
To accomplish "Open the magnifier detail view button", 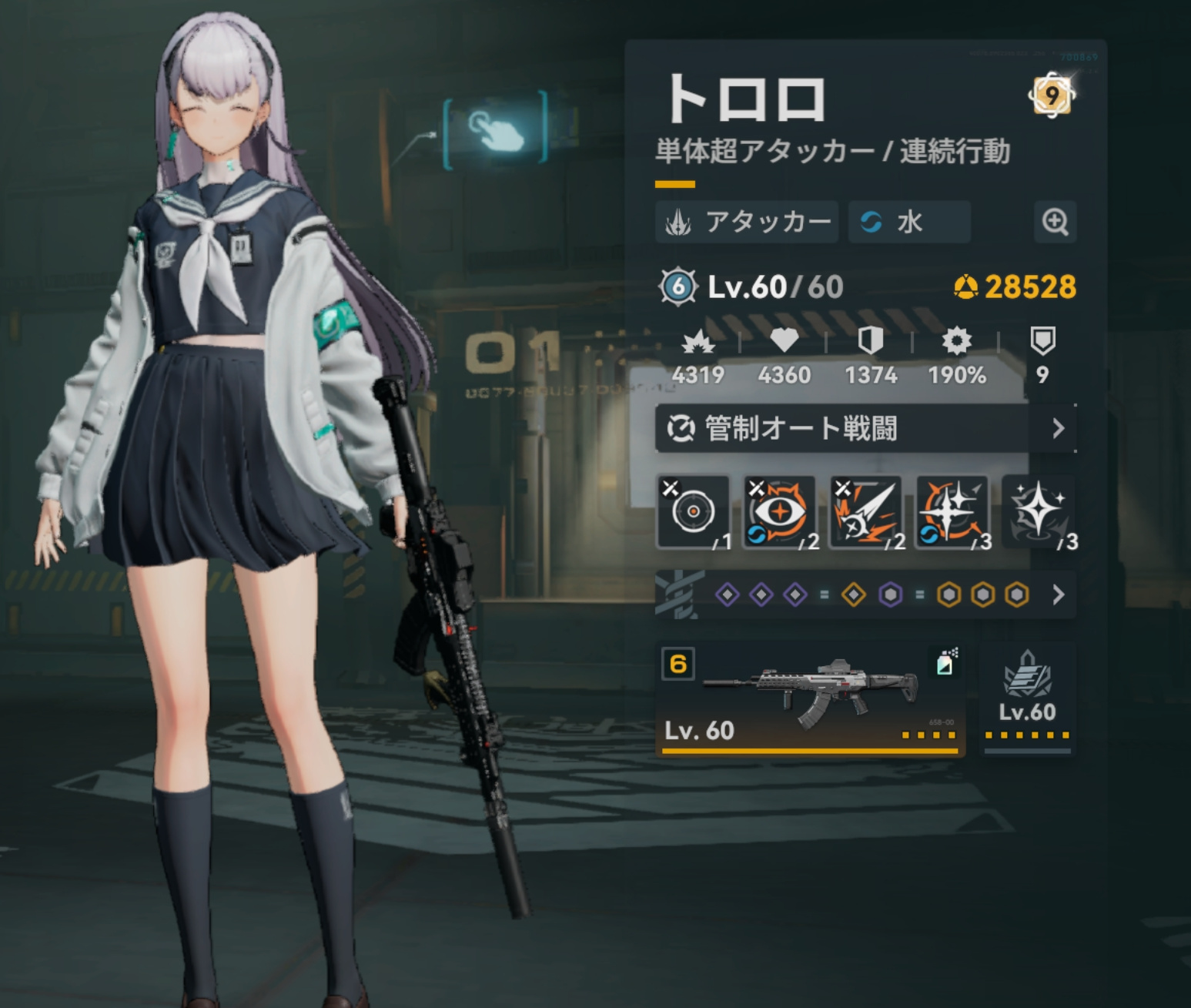I will pyautogui.click(x=1054, y=222).
